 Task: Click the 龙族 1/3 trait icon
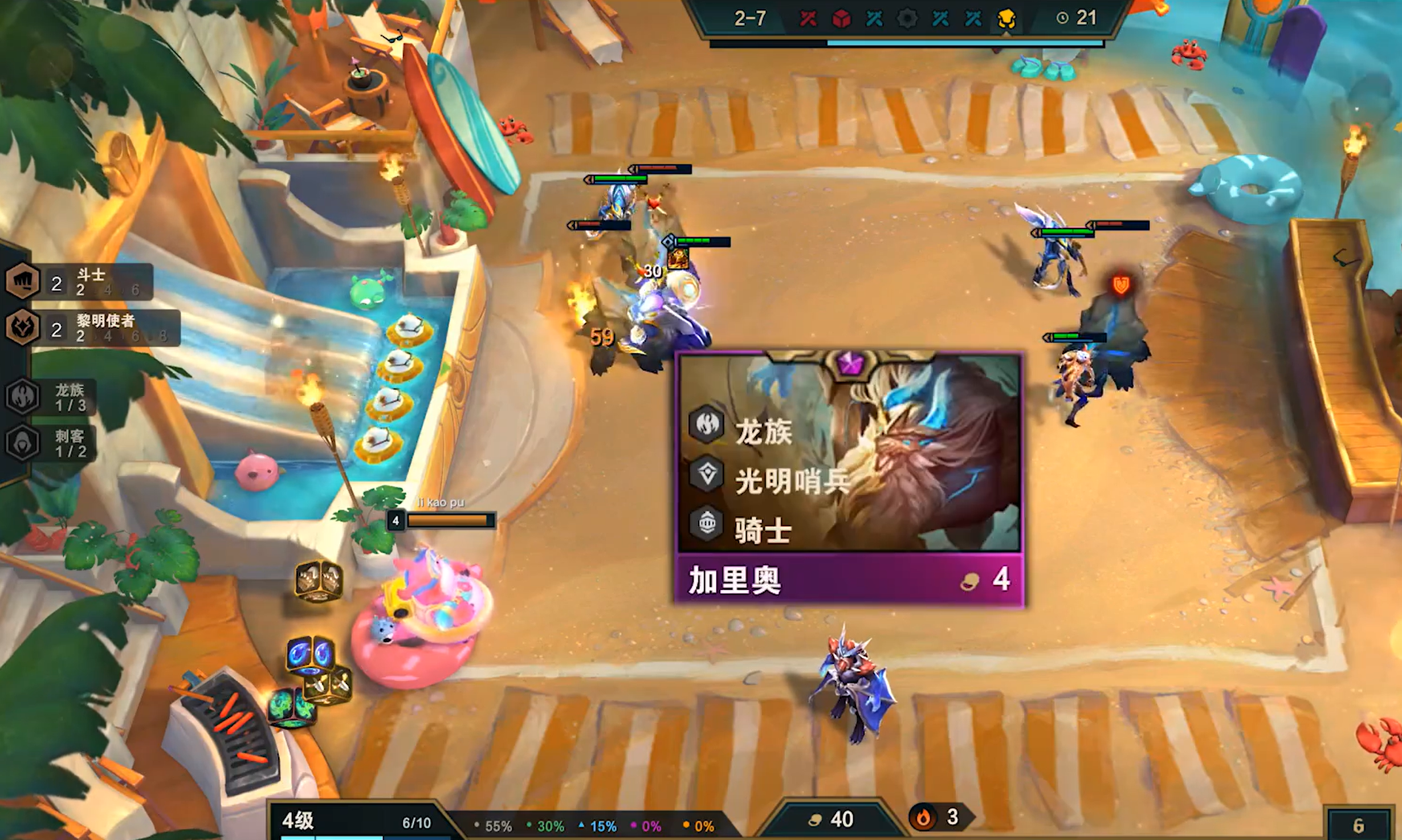pyautogui.click(x=23, y=396)
